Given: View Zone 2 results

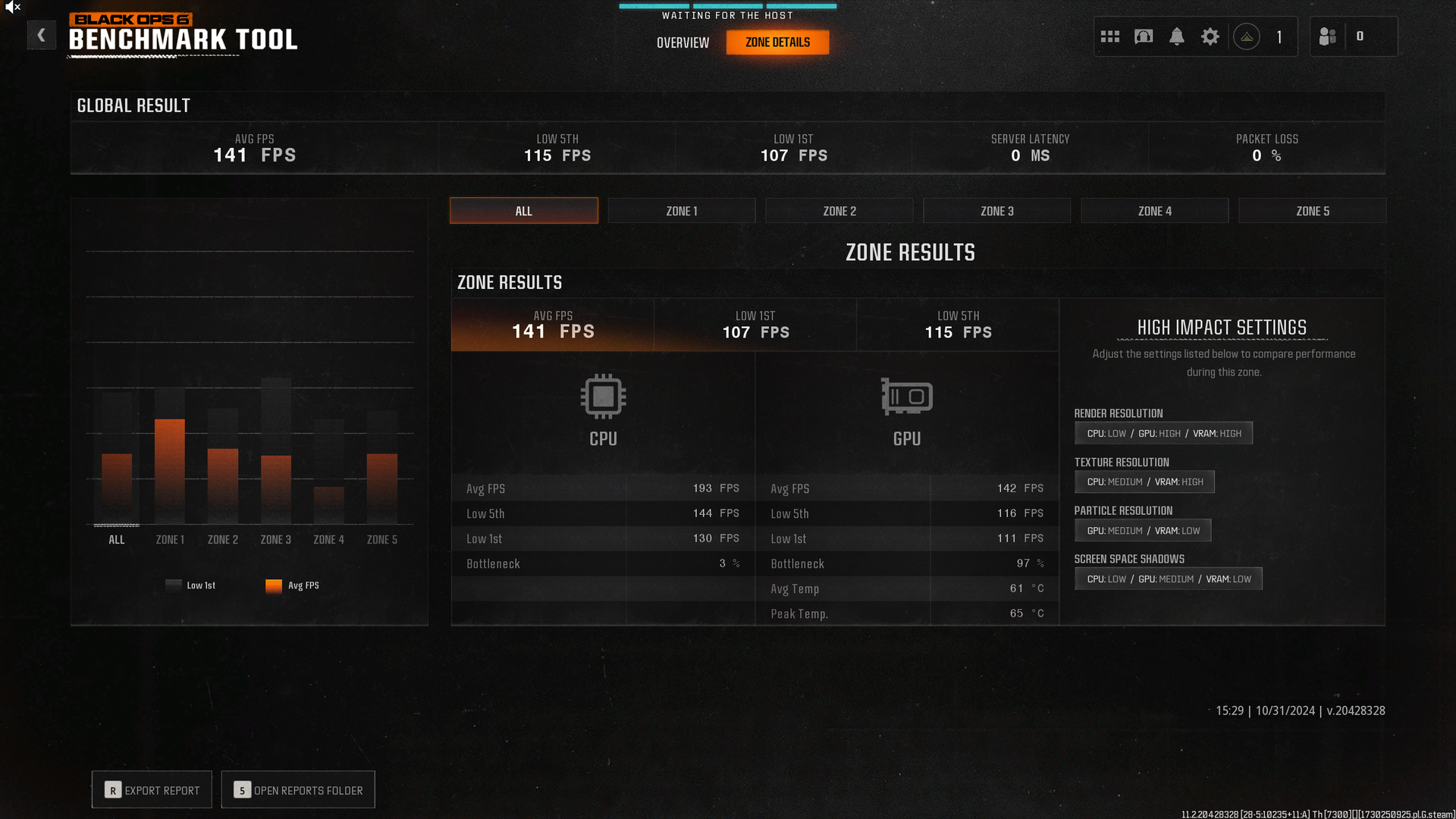Looking at the screenshot, I should click(839, 211).
